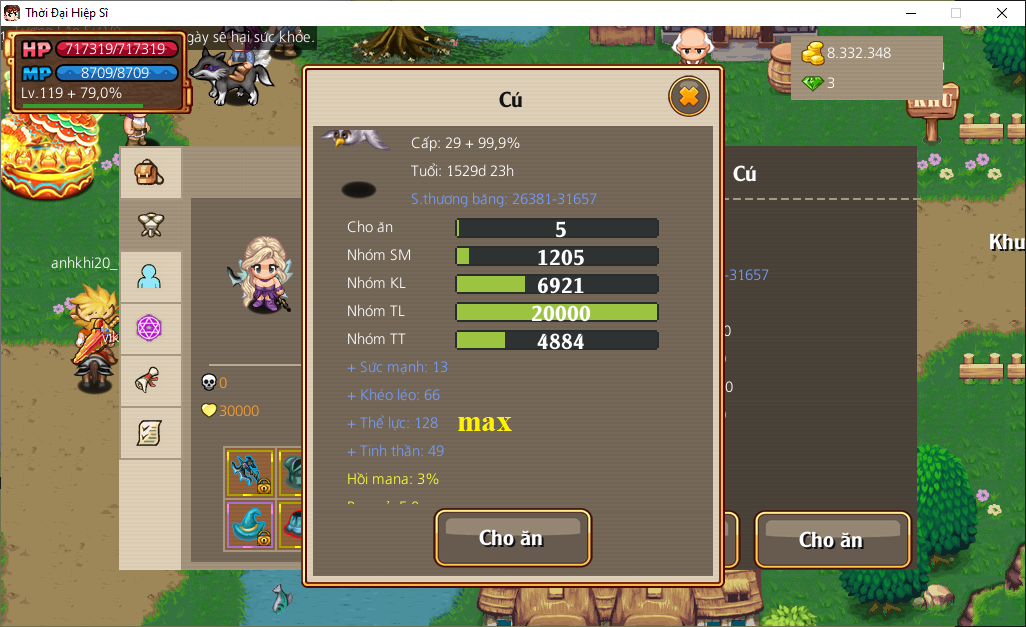Select the blue character silhouette tab
The image size is (1026, 627).
[x=150, y=277]
